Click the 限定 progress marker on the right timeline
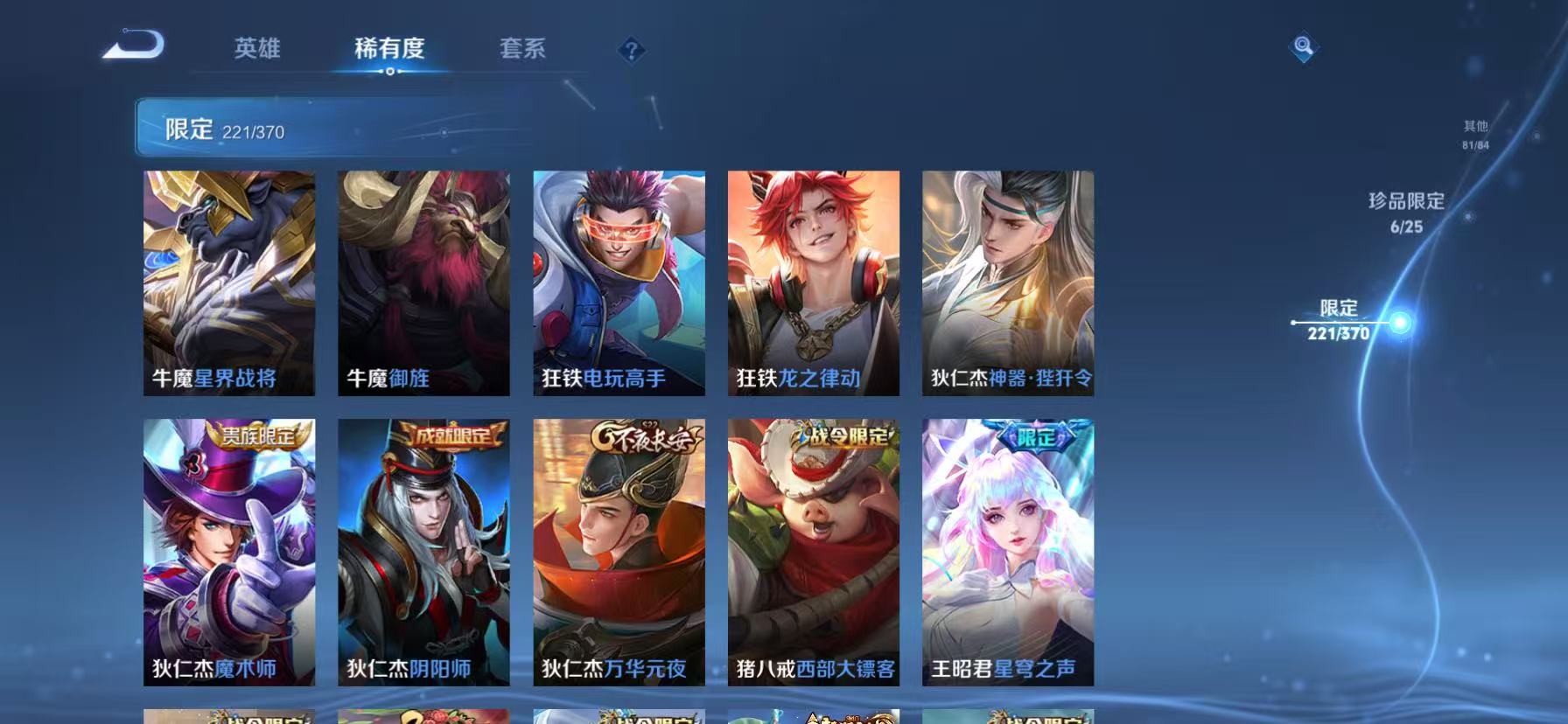Screen dimensions: 1568x724 pyautogui.click(x=1335, y=319)
